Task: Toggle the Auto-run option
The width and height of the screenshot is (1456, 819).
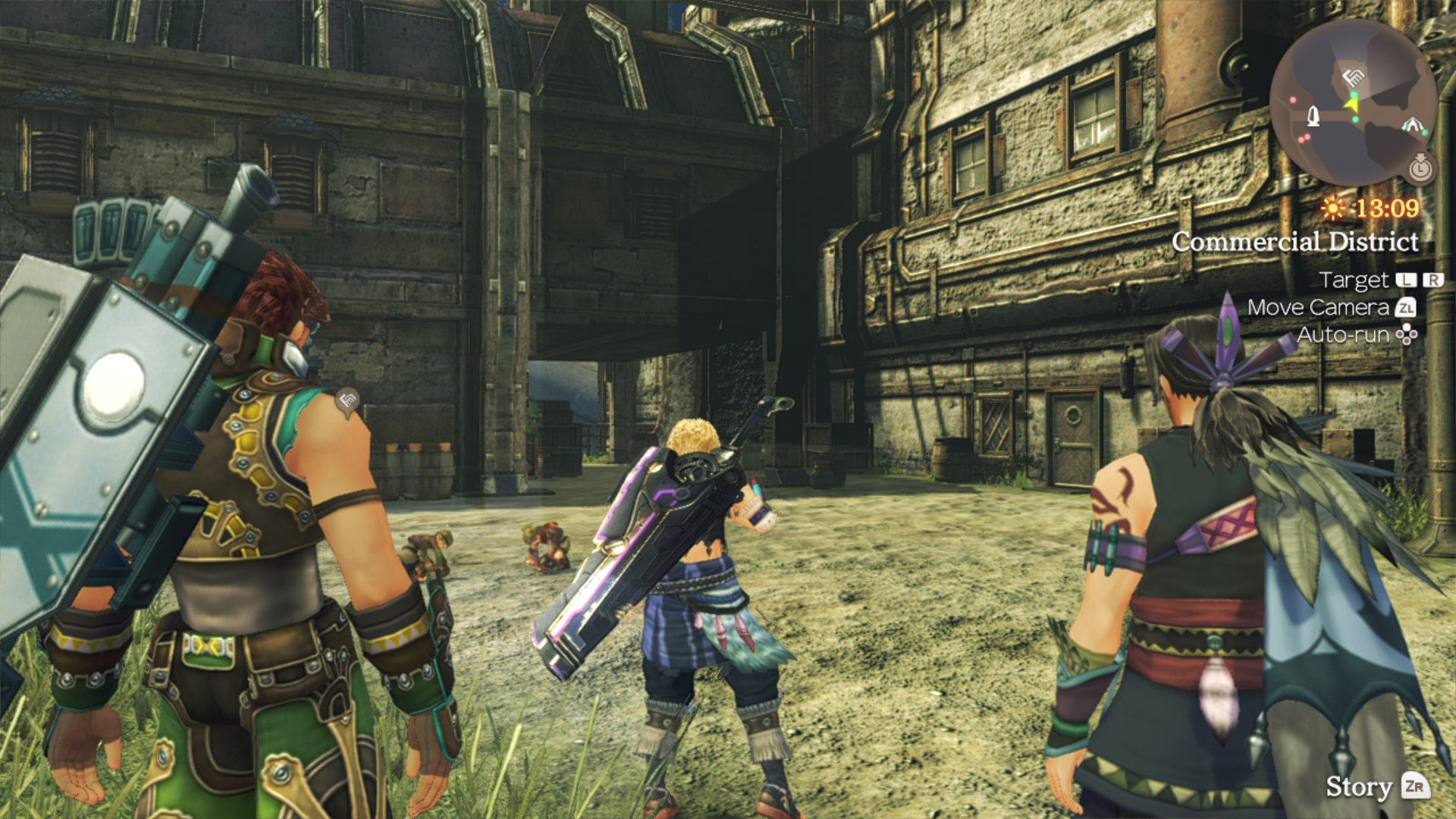Action: pyautogui.click(x=1343, y=334)
